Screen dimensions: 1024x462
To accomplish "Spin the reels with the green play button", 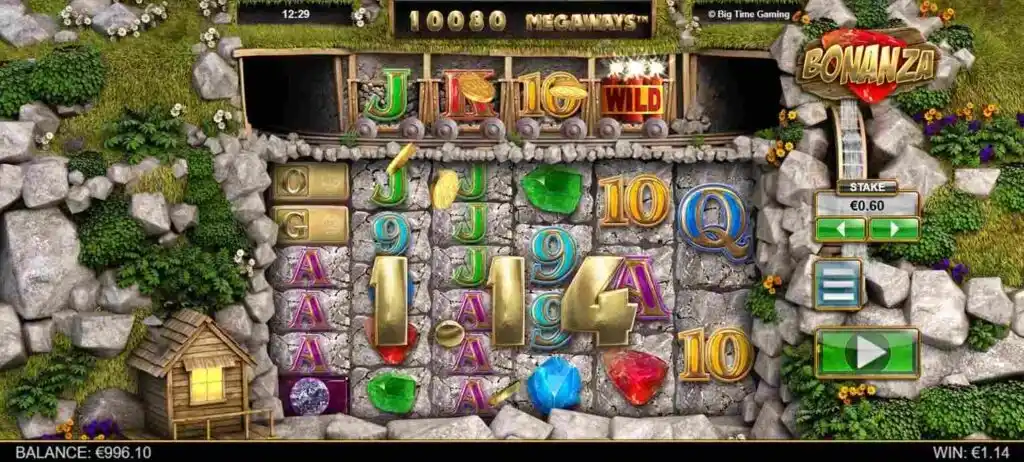I will click(x=866, y=352).
